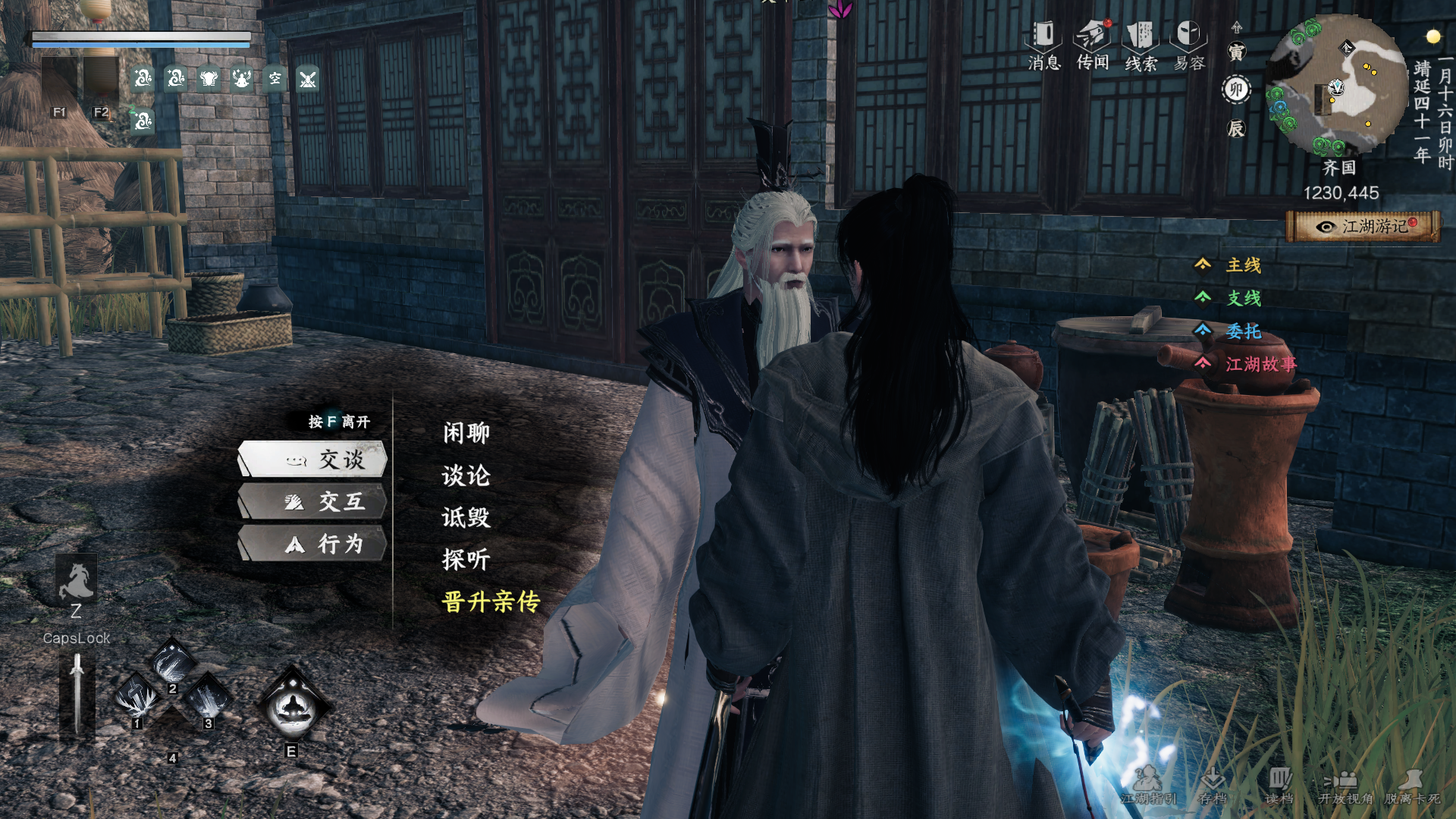Select the 闲聊 chat dialogue option
The height and width of the screenshot is (819, 1456).
(466, 433)
